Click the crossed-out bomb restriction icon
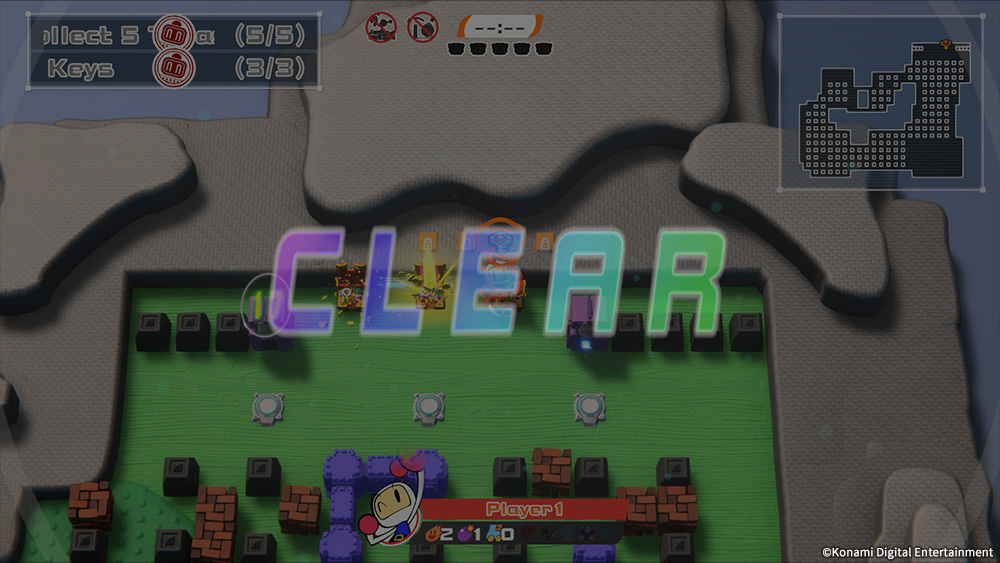Screen dimensions: 1000x563 422,26
